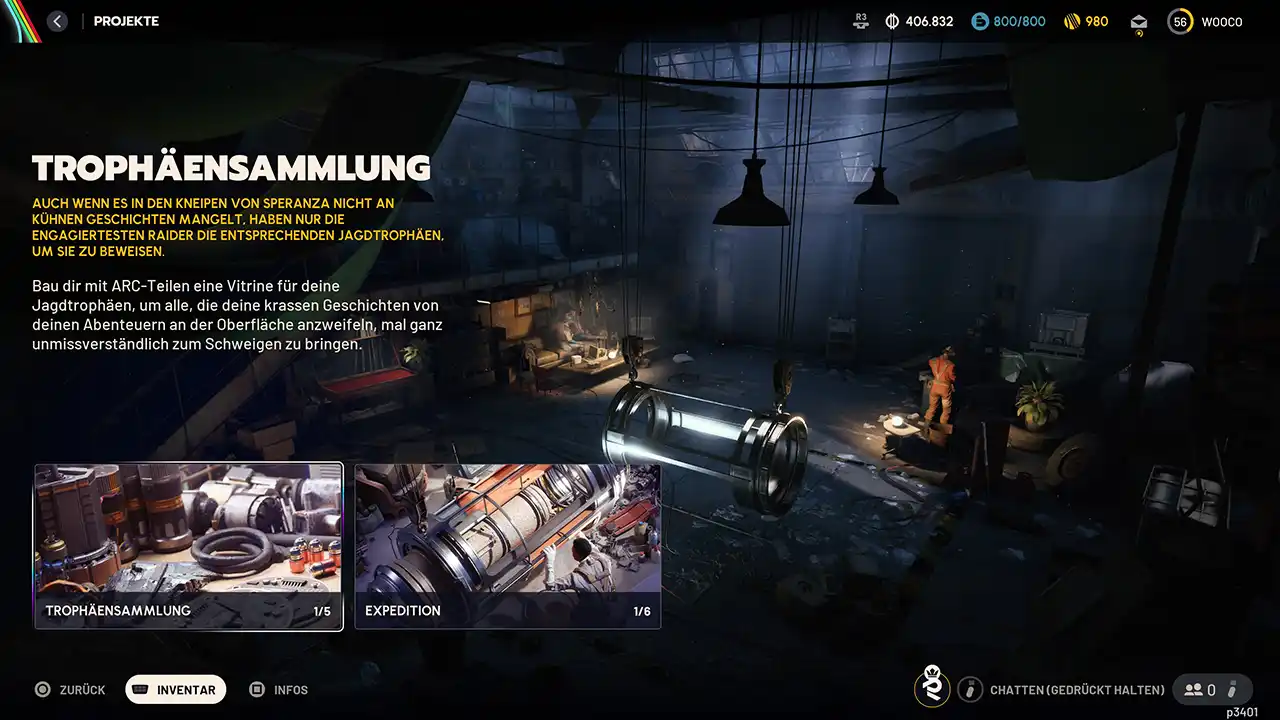The image size is (1280, 720).
Task: Go back using the top-left arrow
Action: pyautogui.click(x=57, y=21)
